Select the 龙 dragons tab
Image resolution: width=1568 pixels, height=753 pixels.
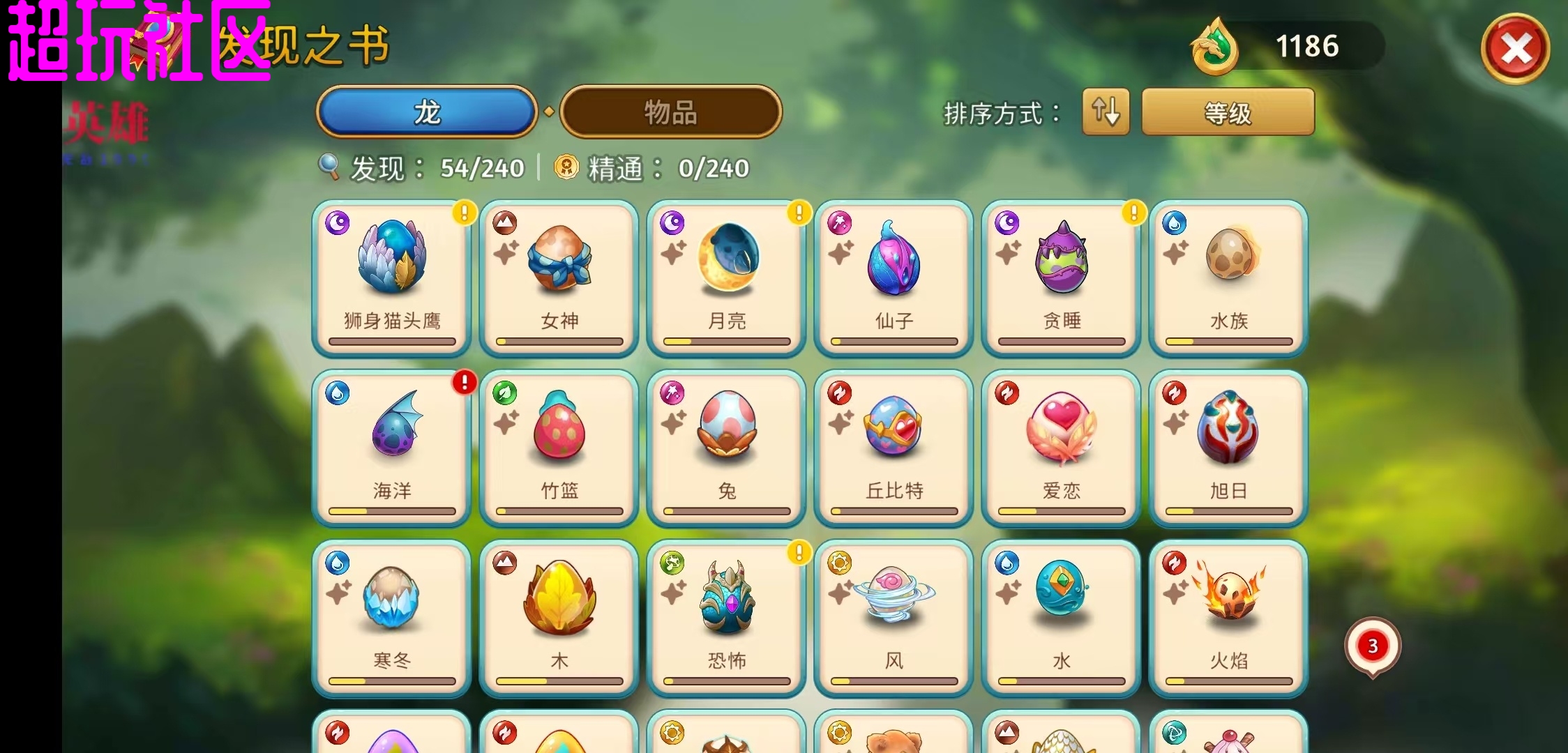point(427,112)
